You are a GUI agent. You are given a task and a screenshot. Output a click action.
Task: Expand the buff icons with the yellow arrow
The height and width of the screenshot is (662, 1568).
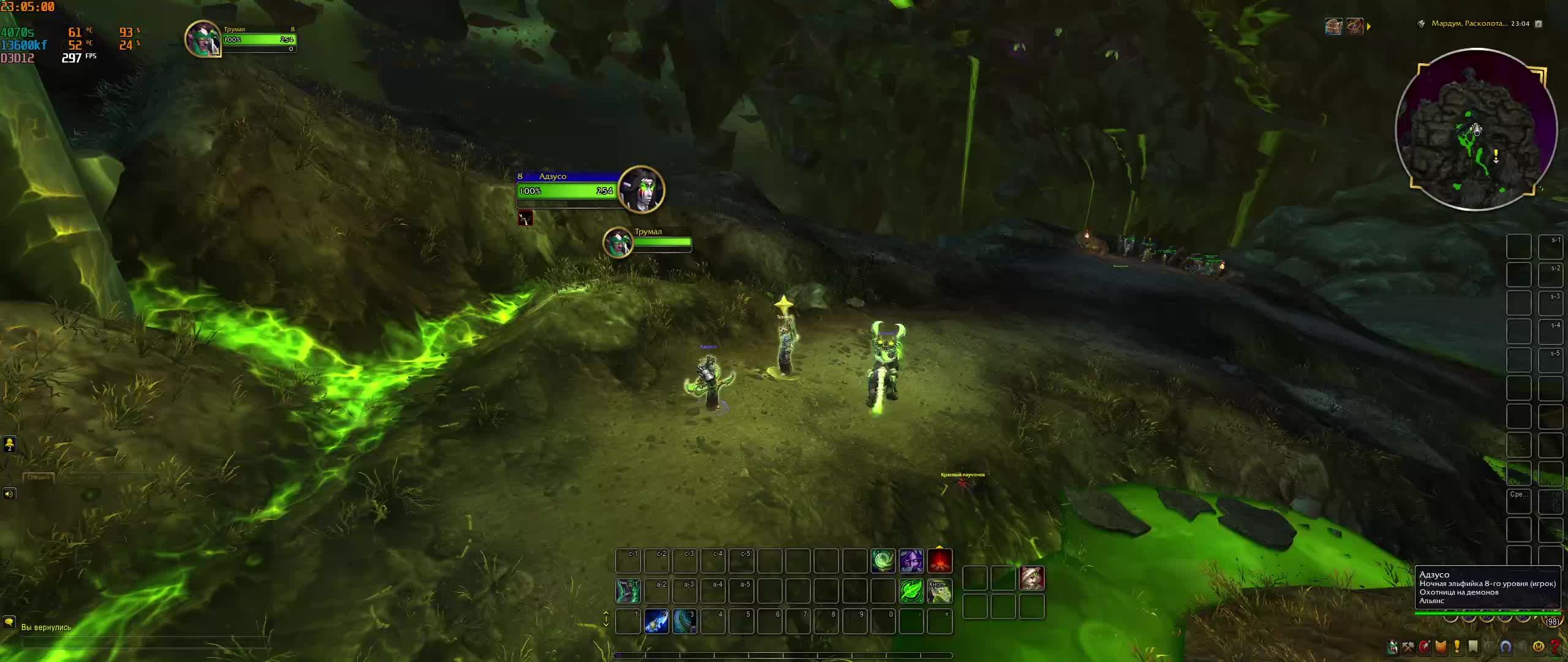point(1369,26)
